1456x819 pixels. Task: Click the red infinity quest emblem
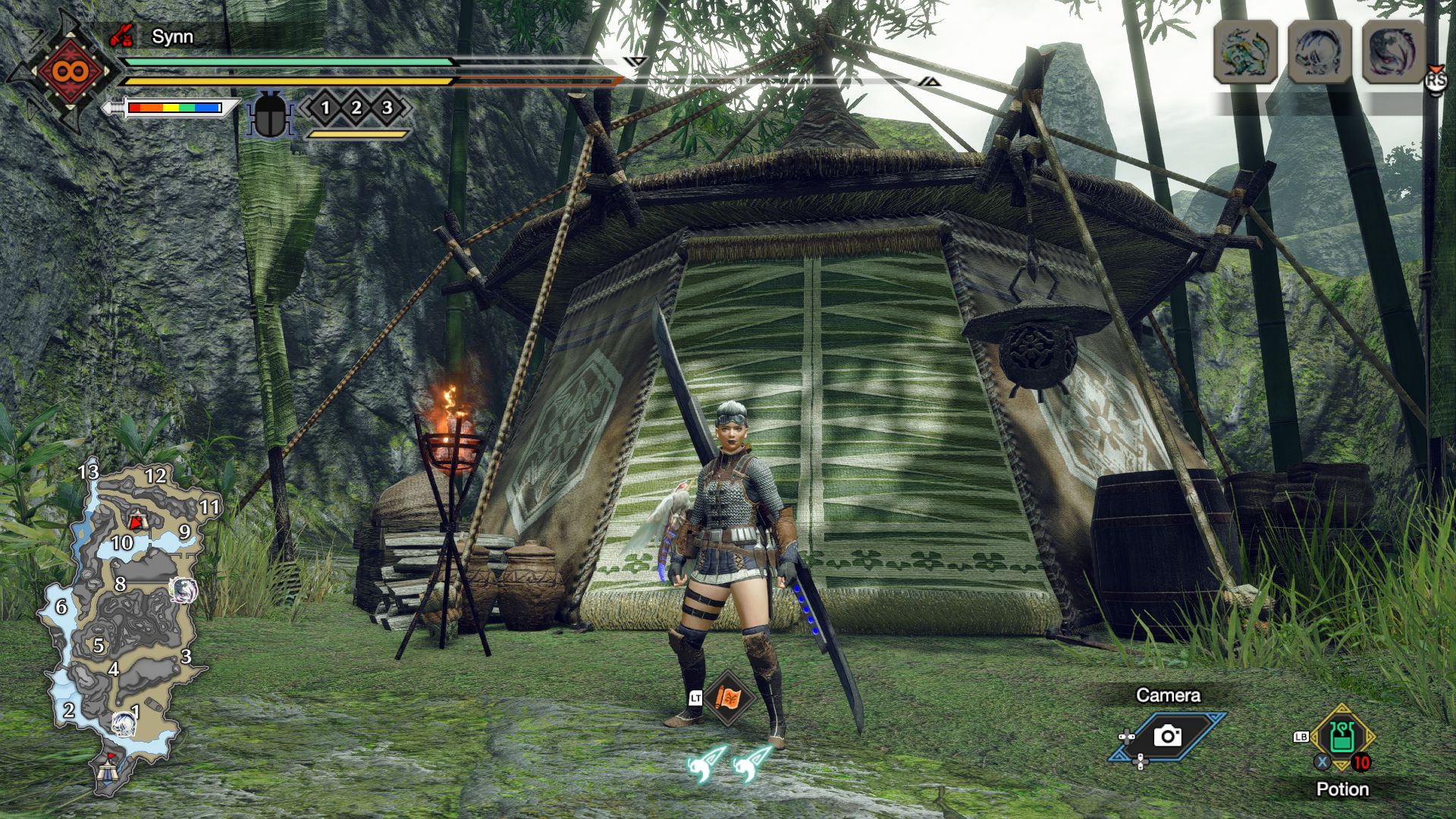coord(70,72)
